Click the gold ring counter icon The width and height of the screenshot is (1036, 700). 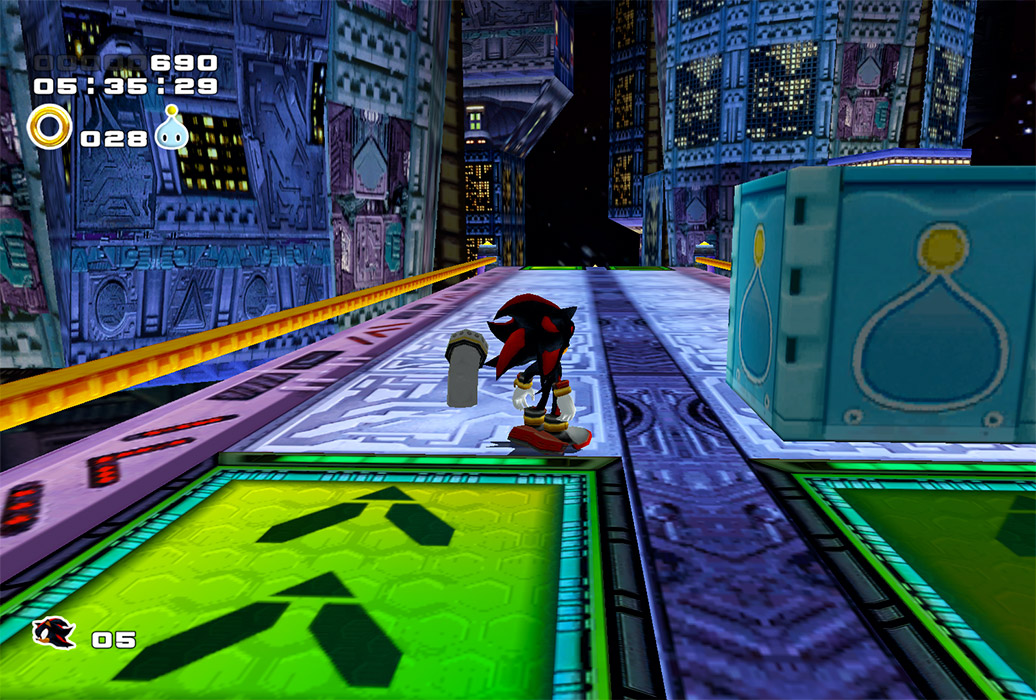click(49, 128)
